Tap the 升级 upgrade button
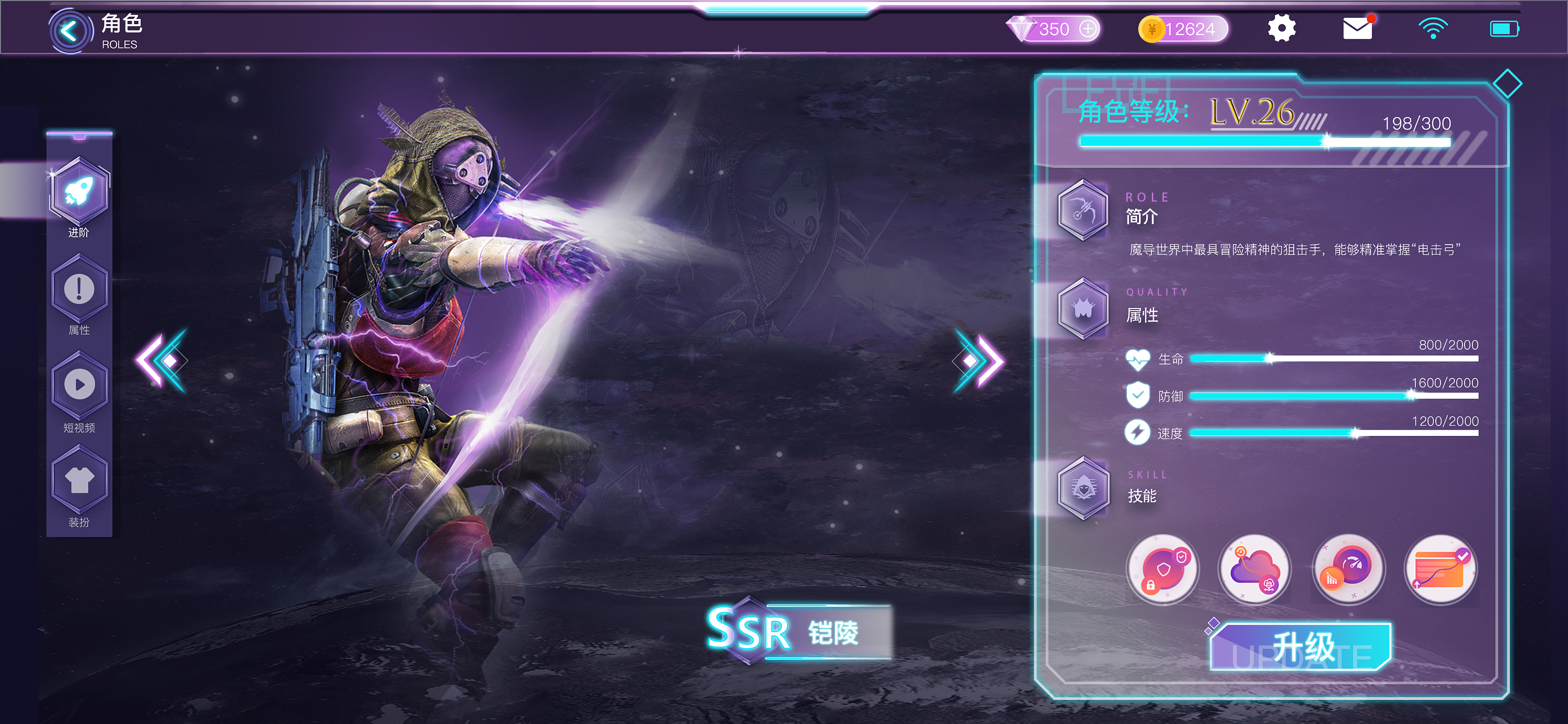Viewport: 1568px width, 724px height. point(1301,647)
